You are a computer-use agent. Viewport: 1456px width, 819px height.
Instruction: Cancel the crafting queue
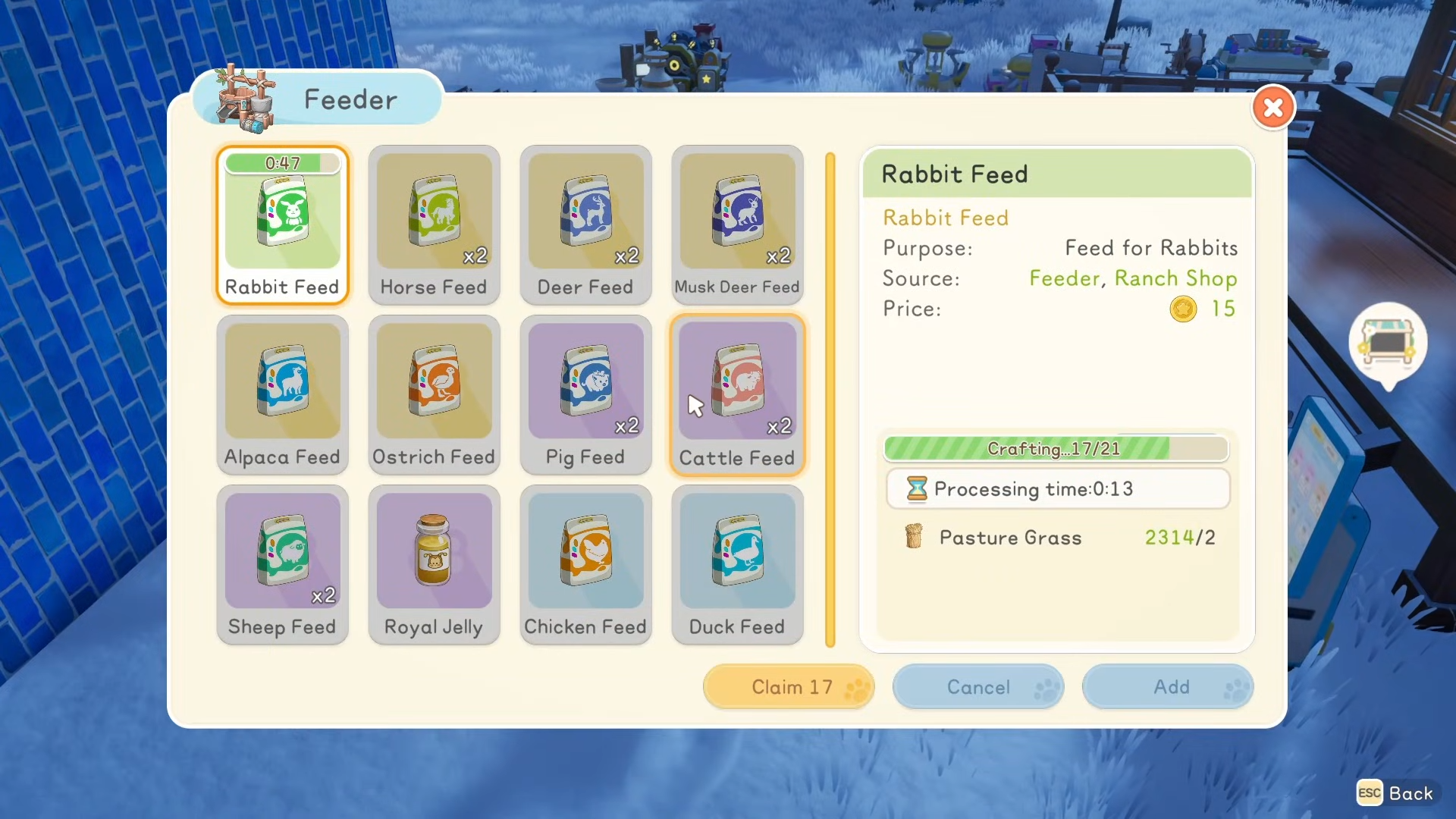coord(978,687)
